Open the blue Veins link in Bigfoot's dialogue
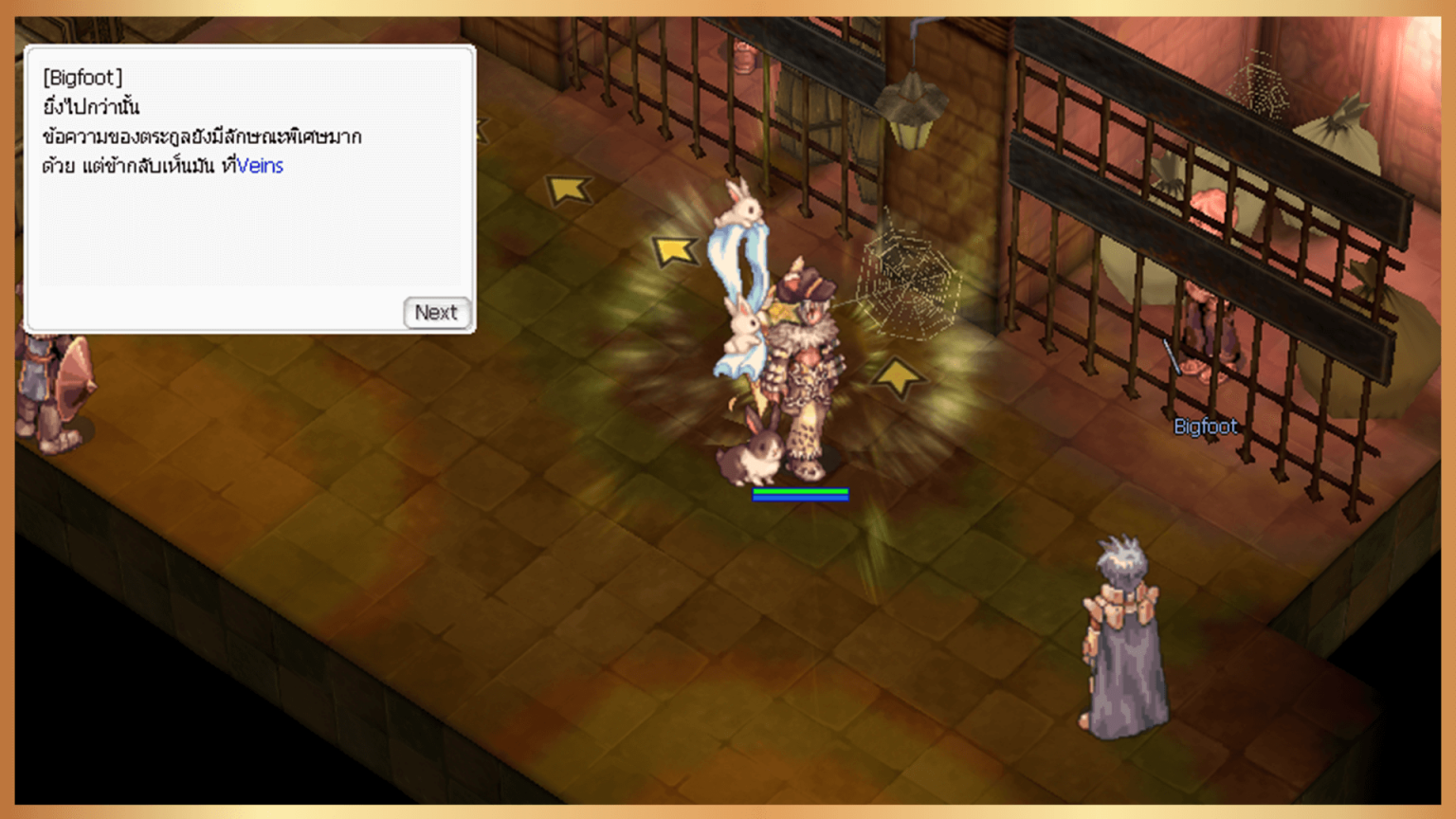Image resolution: width=1456 pixels, height=819 pixels. (263, 166)
